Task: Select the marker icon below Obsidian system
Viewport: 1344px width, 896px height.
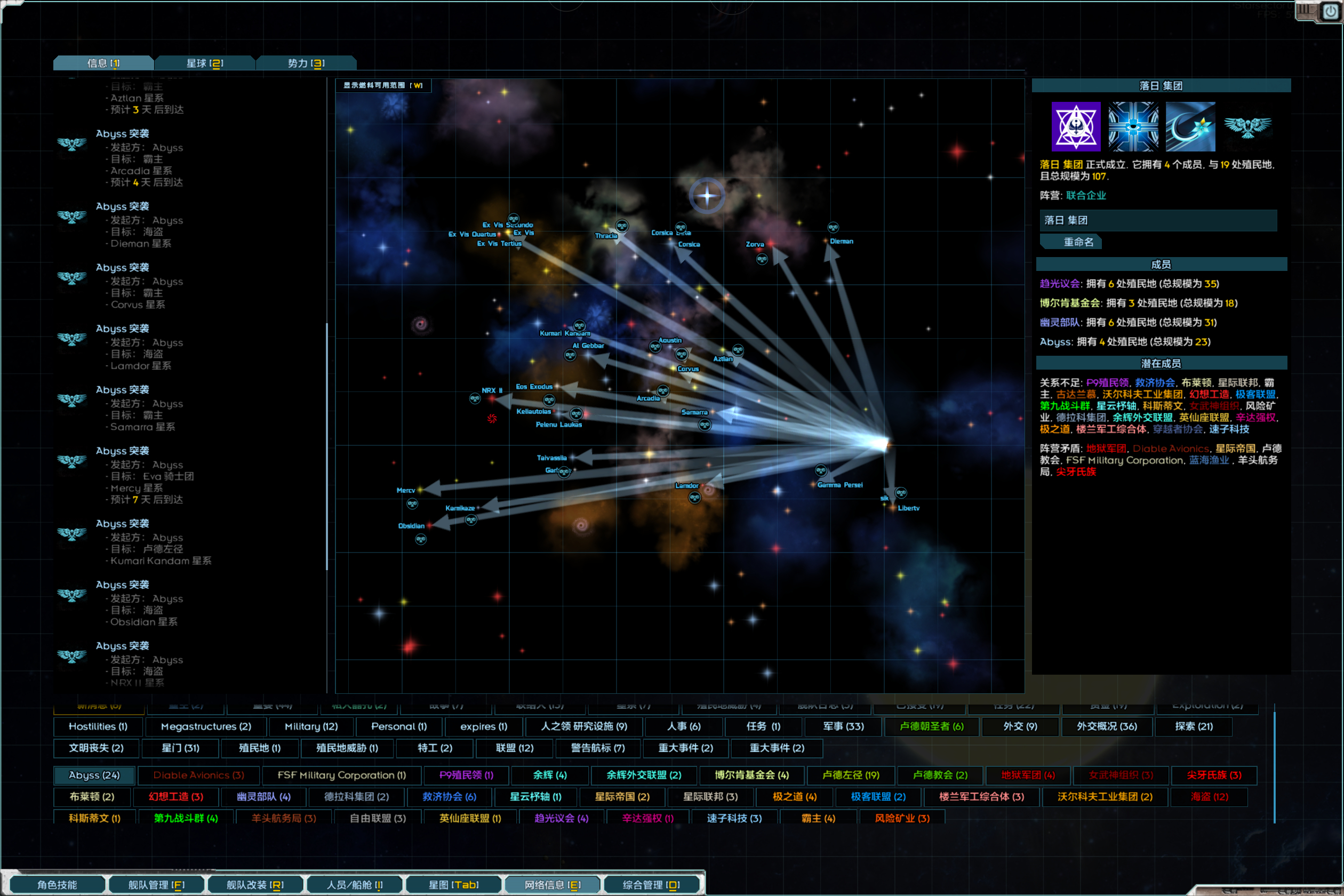Action: [x=422, y=539]
